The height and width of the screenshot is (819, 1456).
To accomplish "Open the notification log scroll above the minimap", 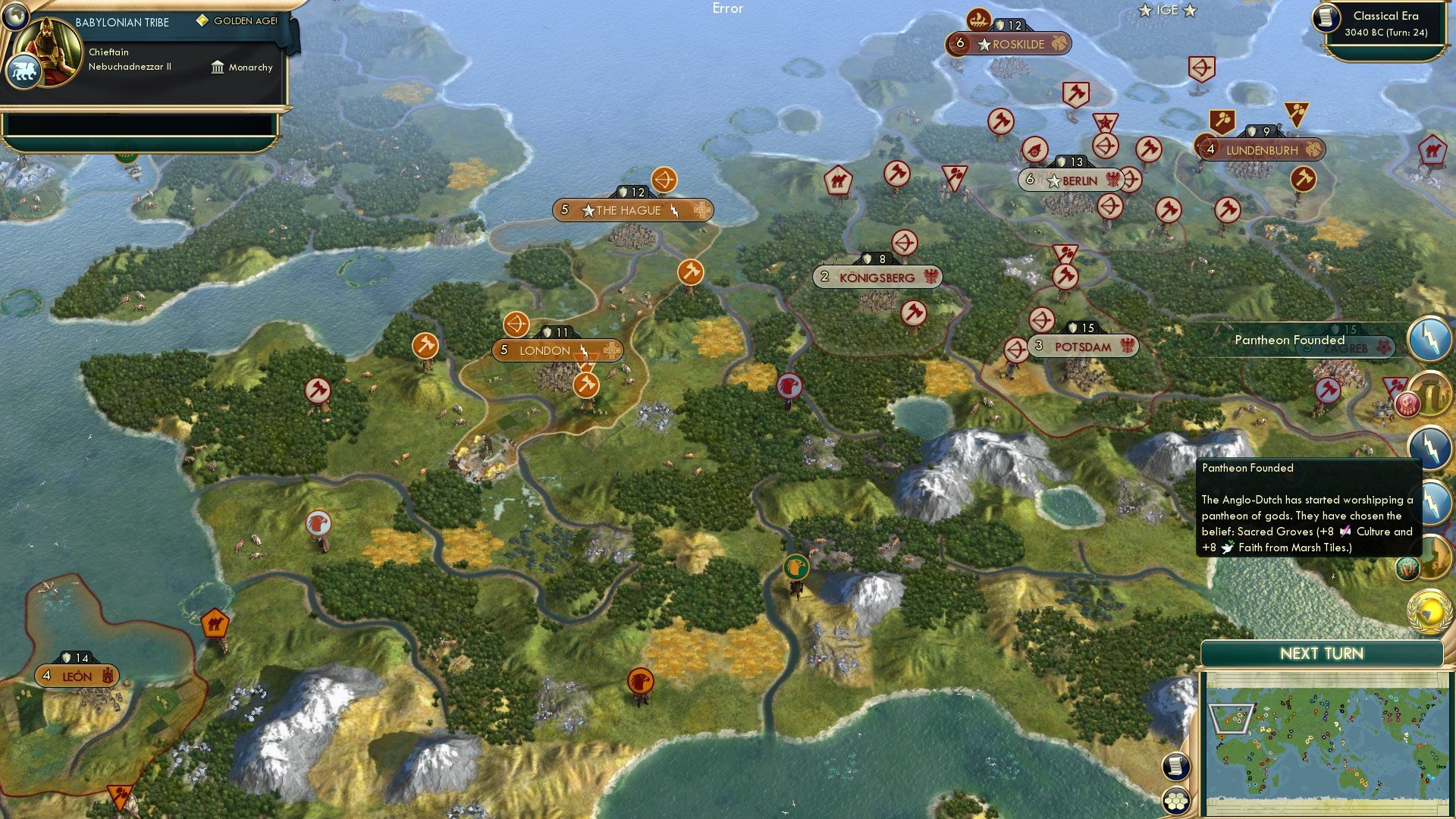I will pos(1175,767).
